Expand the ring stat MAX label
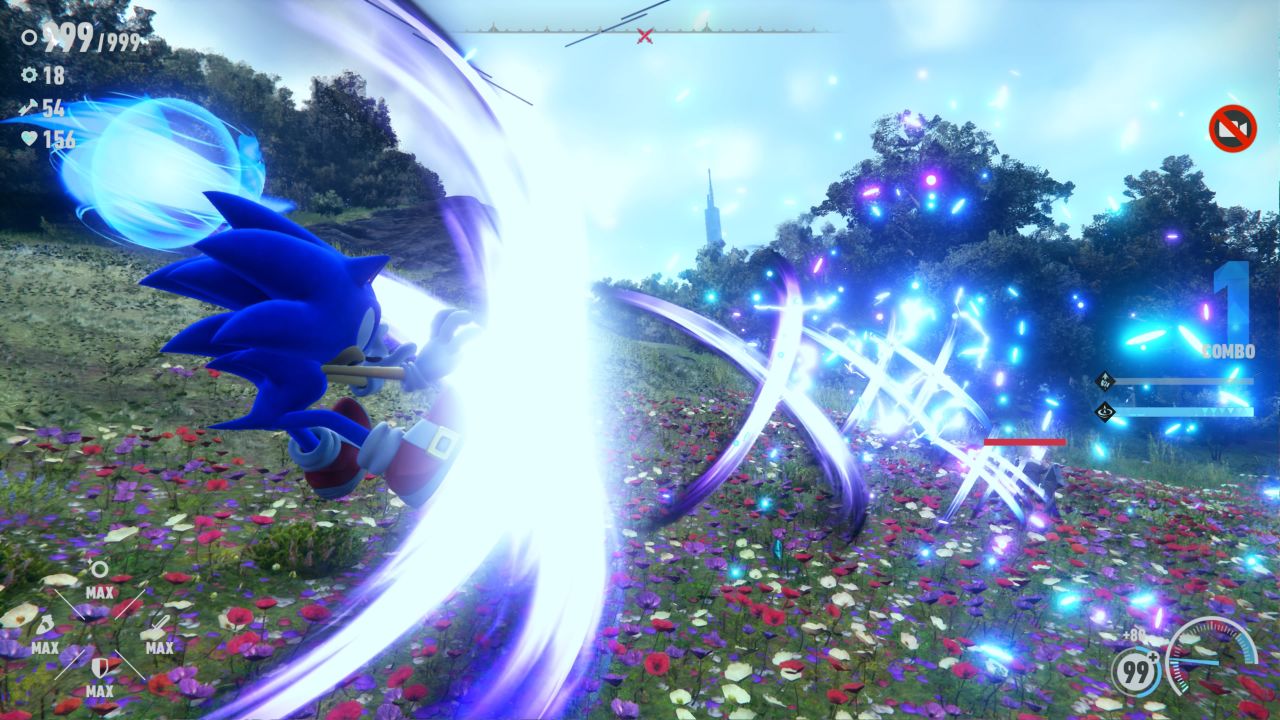Image resolution: width=1280 pixels, height=720 pixels. [x=100, y=591]
